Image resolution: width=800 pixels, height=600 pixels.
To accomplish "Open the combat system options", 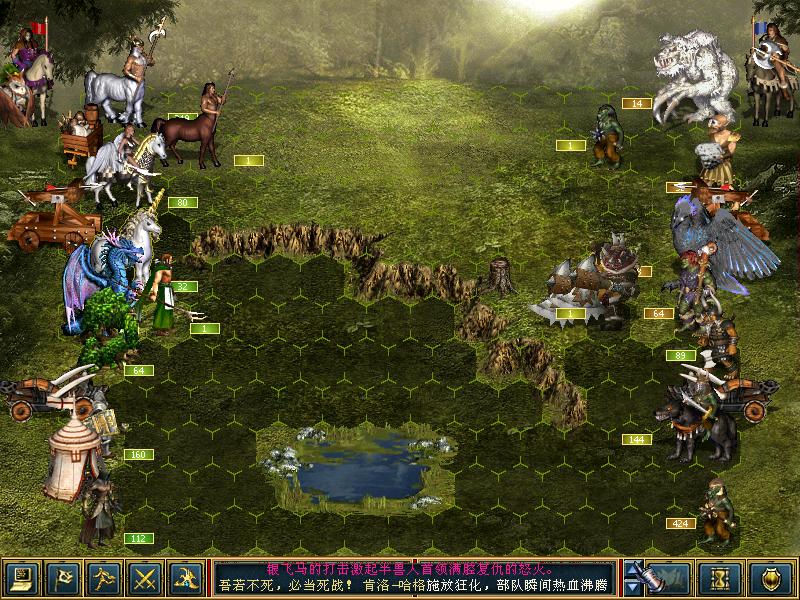I will click(21, 577).
